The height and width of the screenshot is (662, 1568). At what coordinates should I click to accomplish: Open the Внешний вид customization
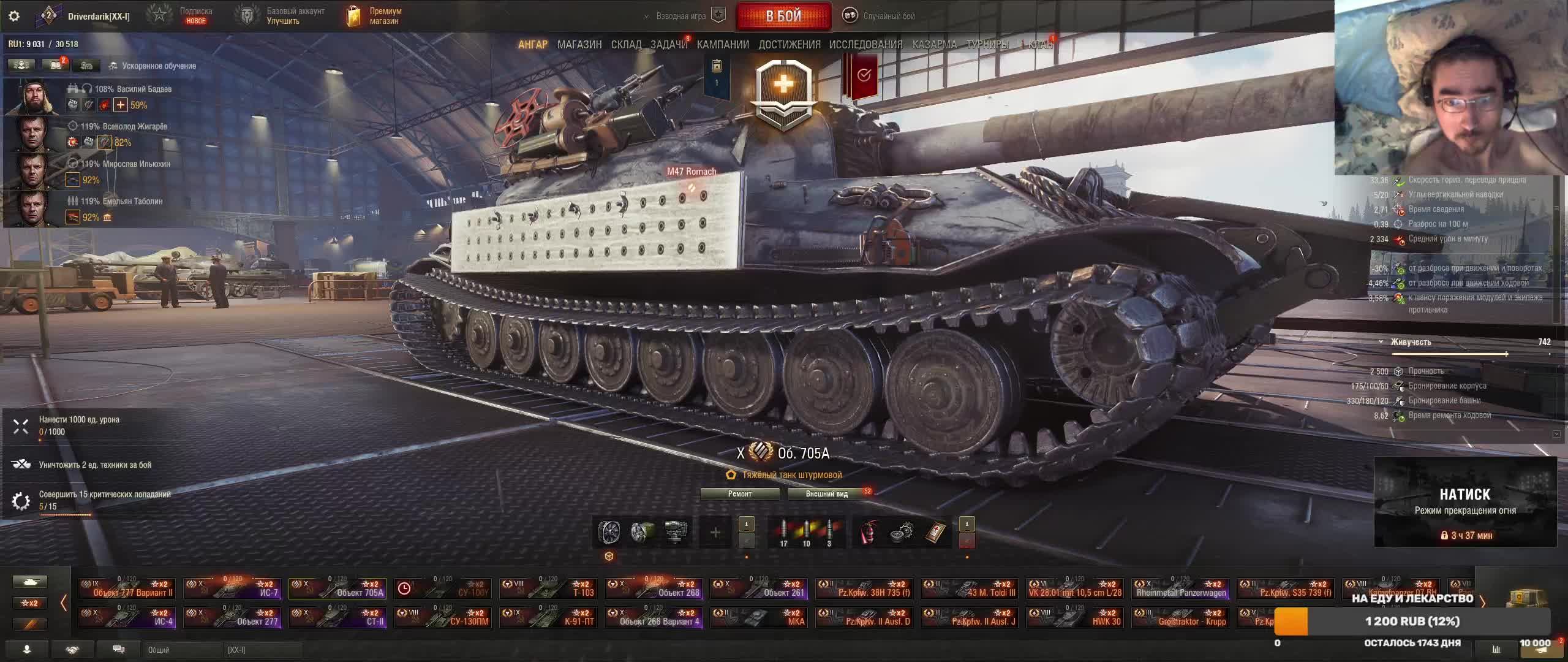point(827,494)
